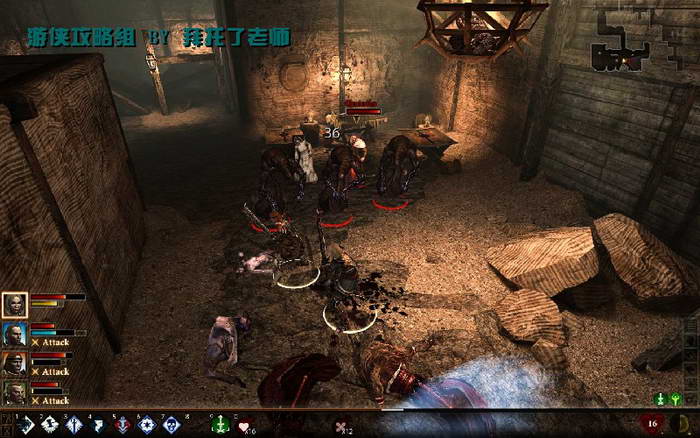Image resolution: width=700 pixels, height=438 pixels.
Task: Select the blonde party leader portrait
Action: click(x=15, y=306)
